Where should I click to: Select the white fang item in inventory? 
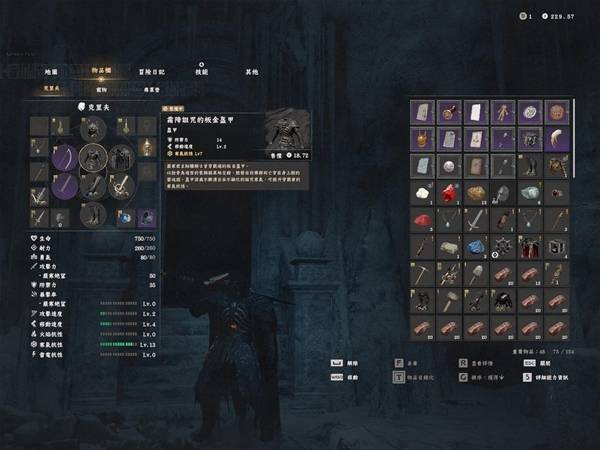(x=554, y=139)
